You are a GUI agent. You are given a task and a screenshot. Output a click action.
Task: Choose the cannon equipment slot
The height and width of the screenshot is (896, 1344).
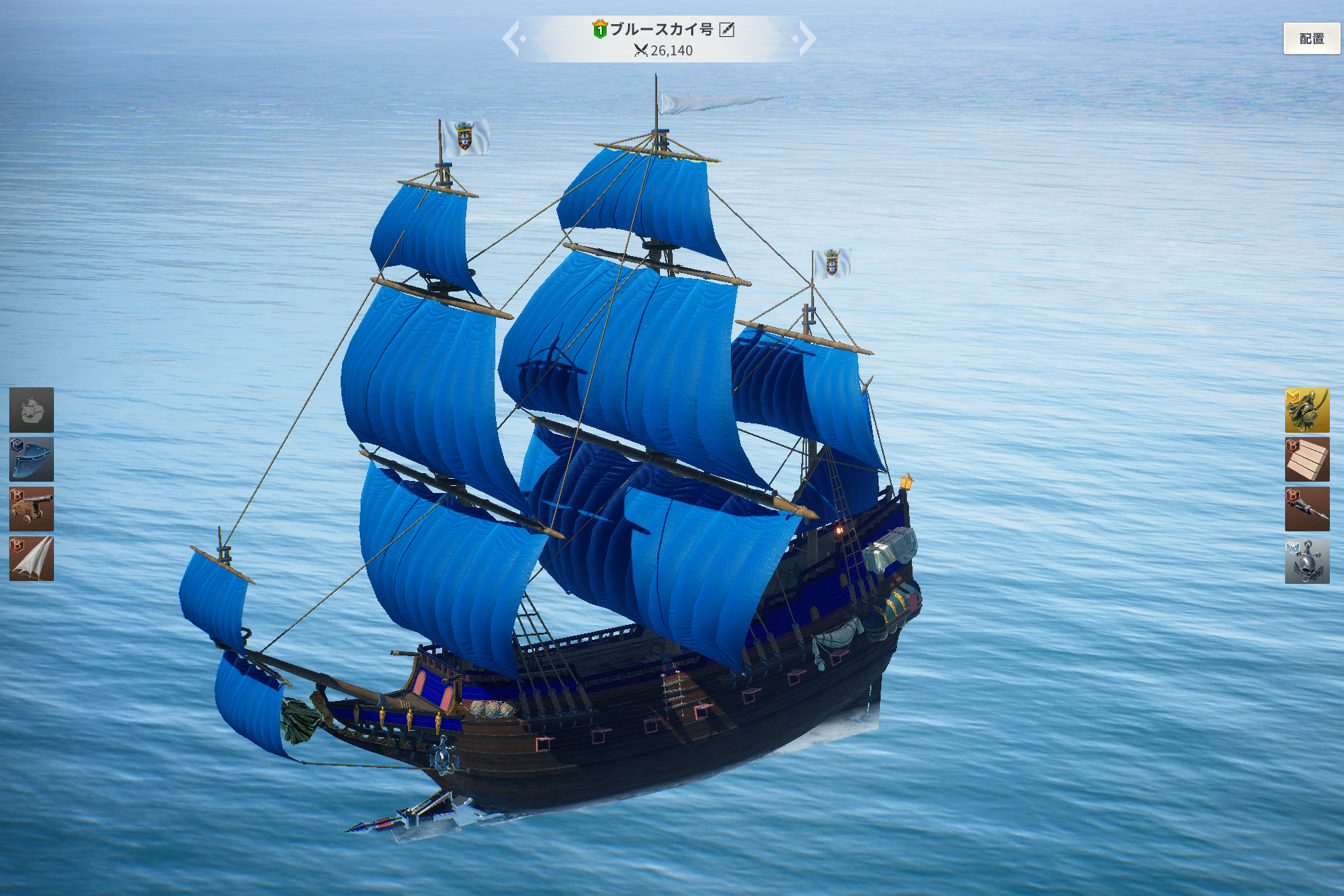pos(31,509)
